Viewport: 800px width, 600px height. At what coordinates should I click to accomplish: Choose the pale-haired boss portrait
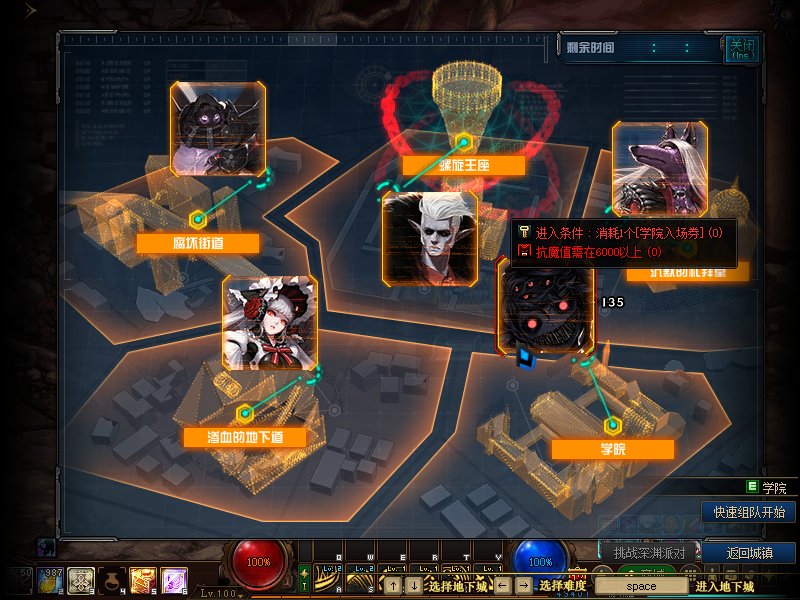tap(430, 238)
